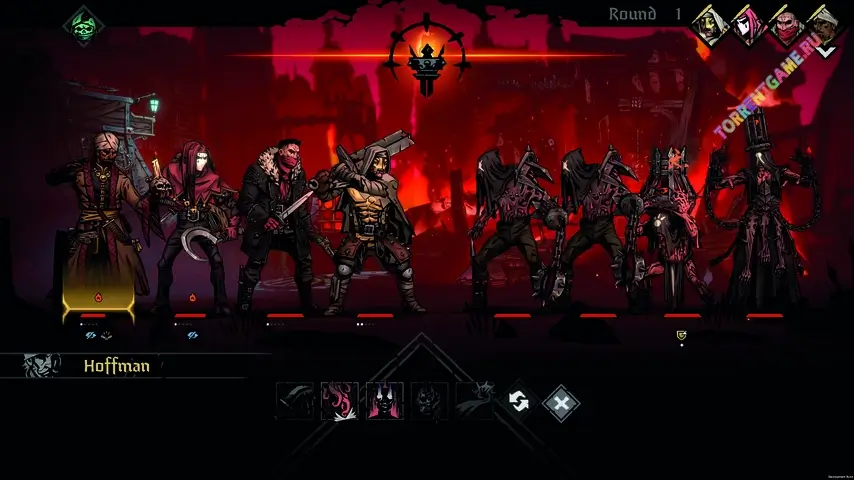Screen dimensions: 854x480
Task: Expand the turn order chevron arrow
Action: pyautogui.click(x=826, y=50)
